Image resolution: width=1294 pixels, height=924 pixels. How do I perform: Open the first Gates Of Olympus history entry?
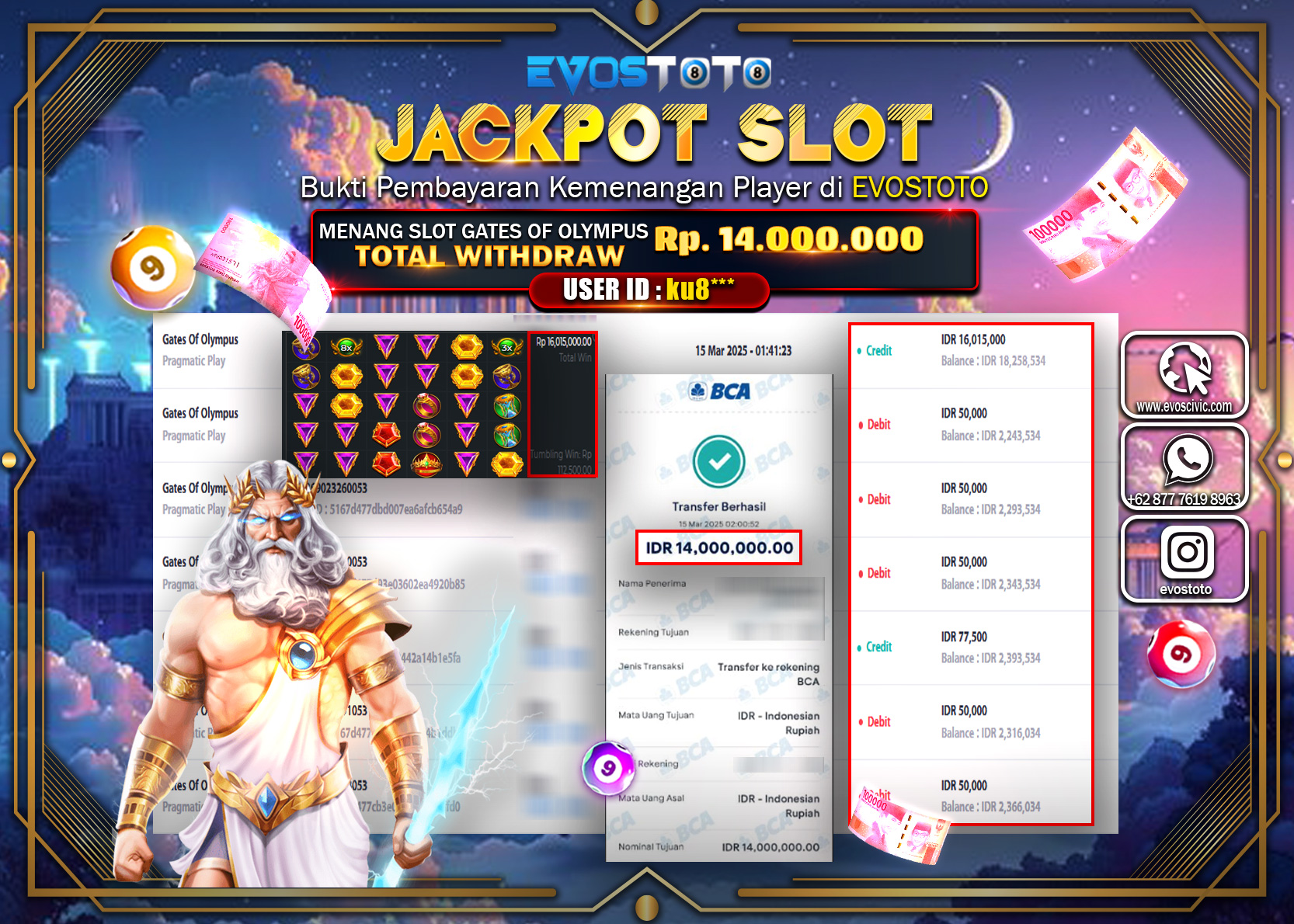click(x=200, y=339)
